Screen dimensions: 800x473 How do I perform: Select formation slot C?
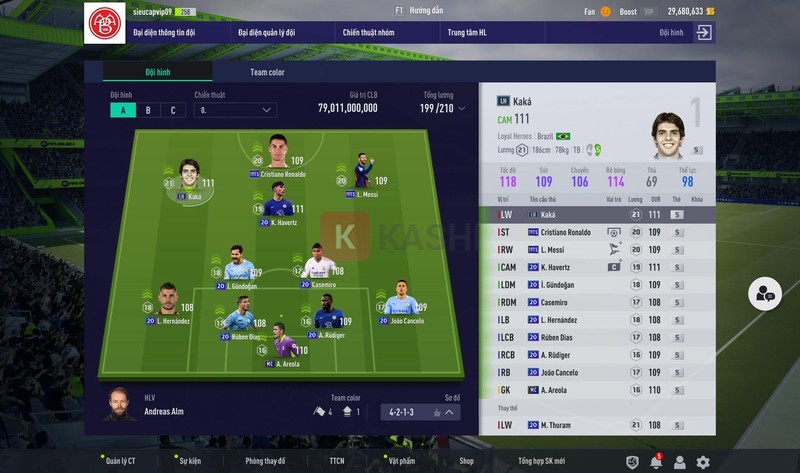coord(172,110)
